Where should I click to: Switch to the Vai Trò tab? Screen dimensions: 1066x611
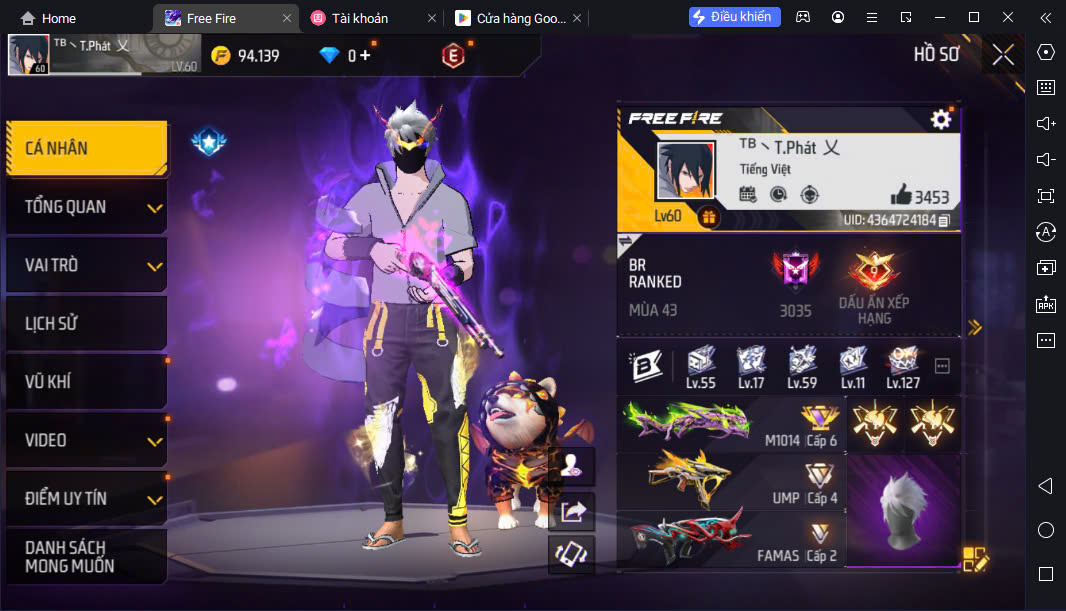click(x=86, y=265)
